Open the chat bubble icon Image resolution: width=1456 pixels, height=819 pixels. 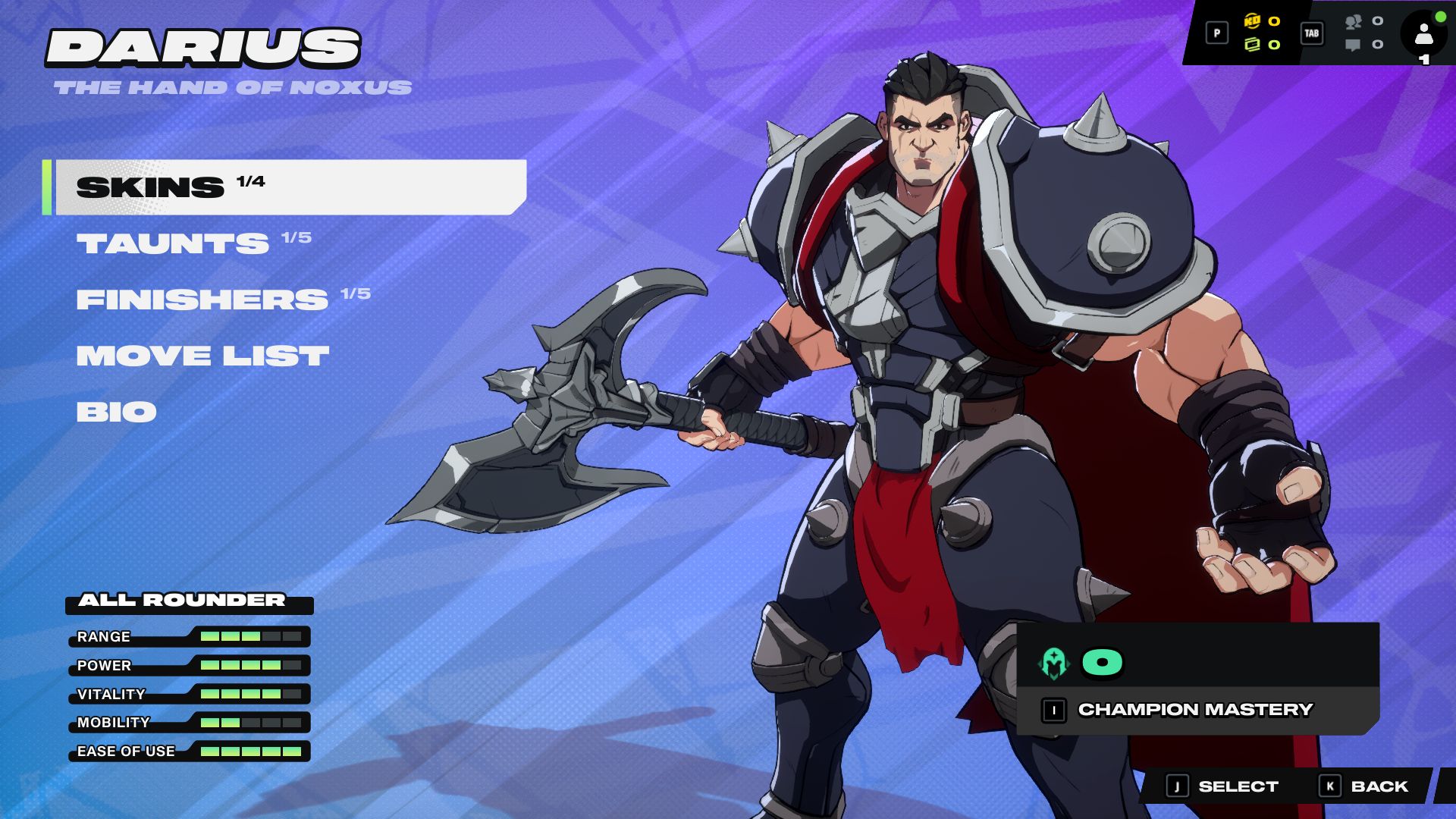1353,45
